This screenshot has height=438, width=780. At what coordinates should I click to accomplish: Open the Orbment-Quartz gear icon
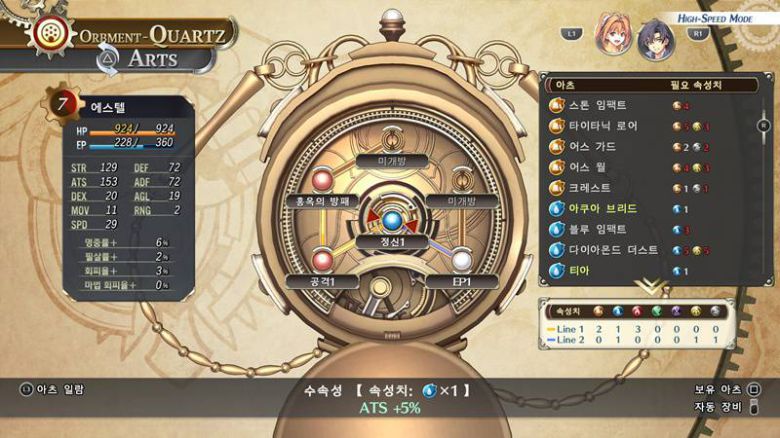point(45,33)
